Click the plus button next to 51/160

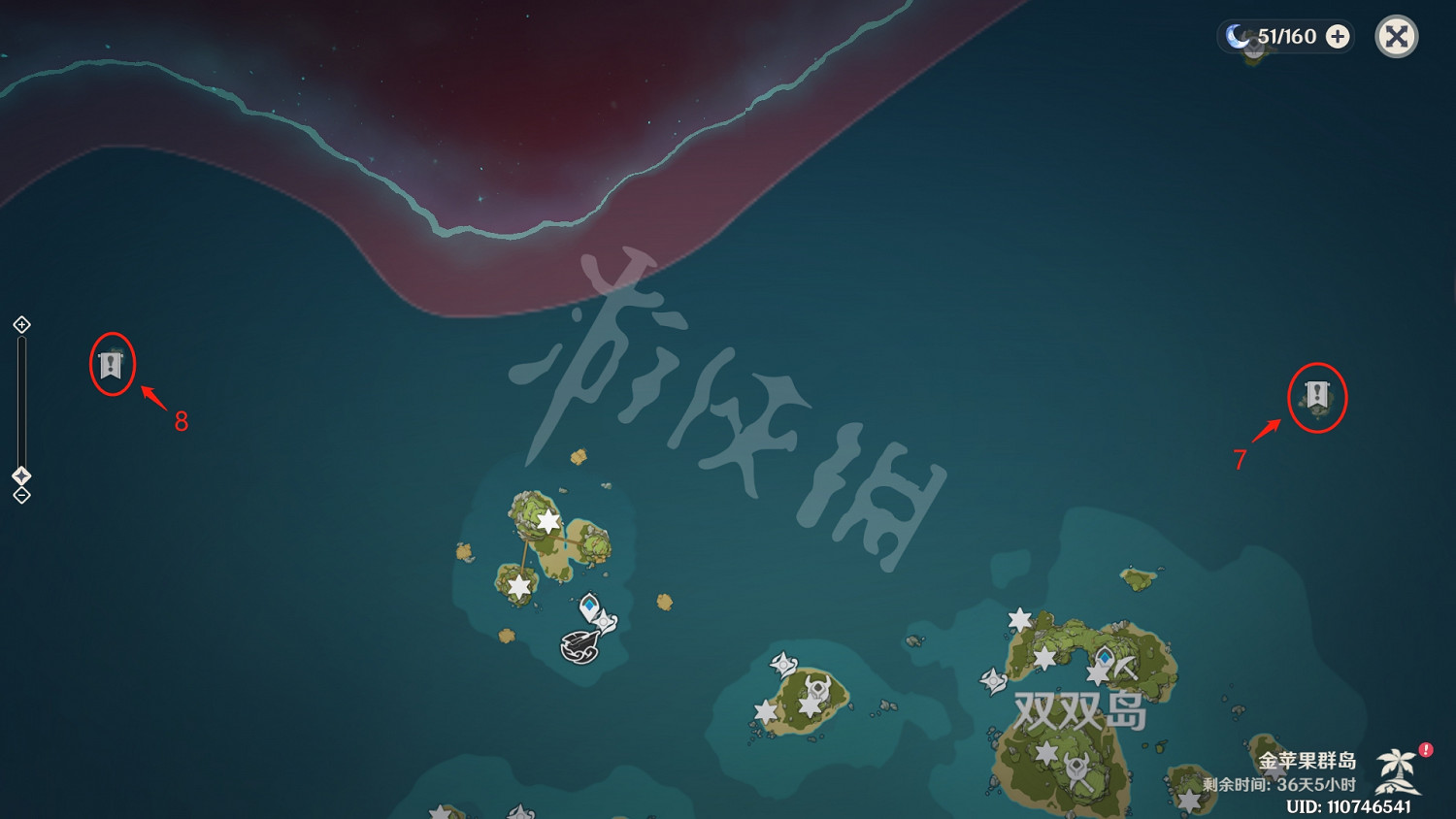(1339, 37)
